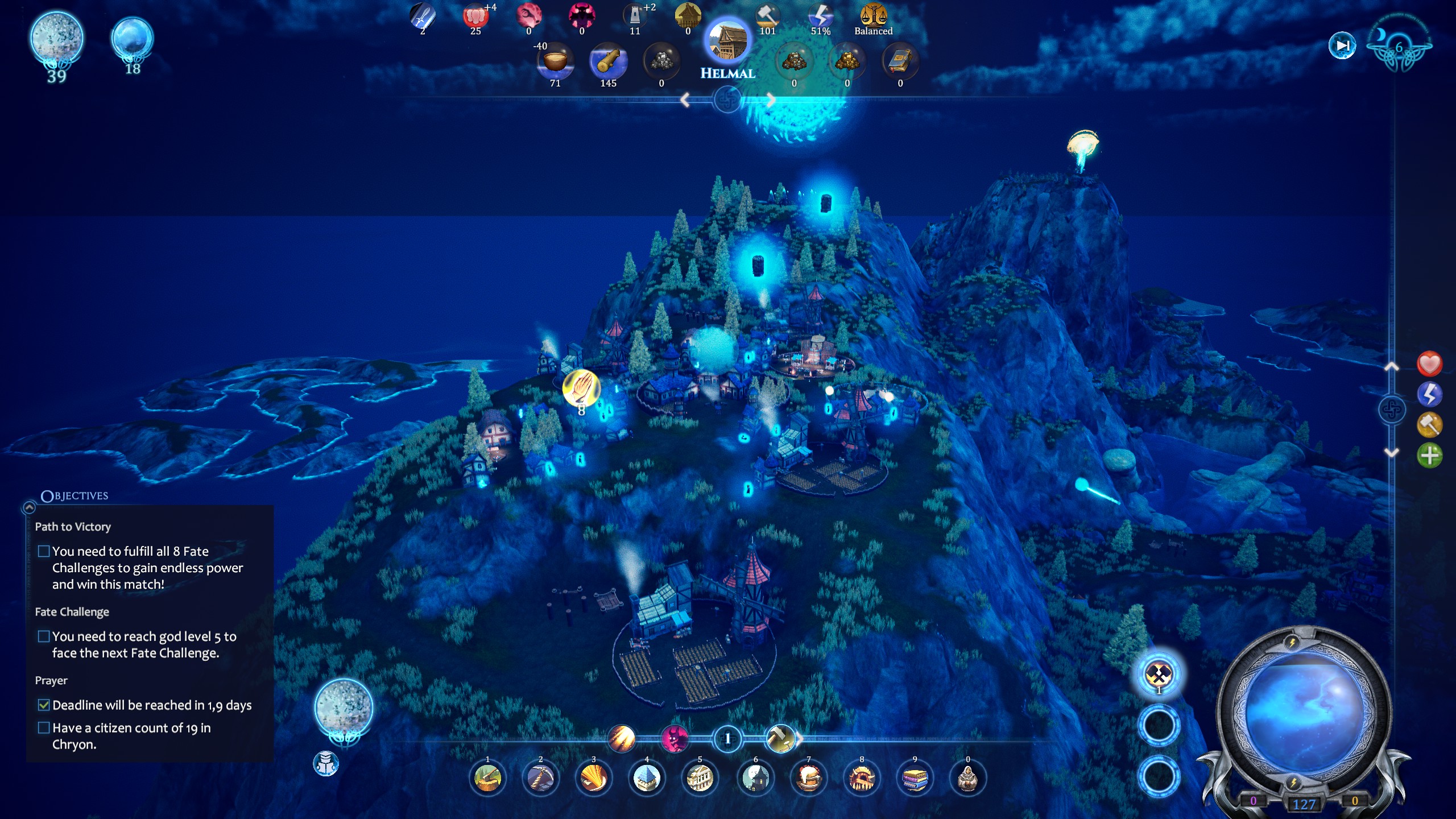1456x819 pixels.
Task: Select the blue lightning orb button
Action: pyautogui.click(x=1429, y=394)
